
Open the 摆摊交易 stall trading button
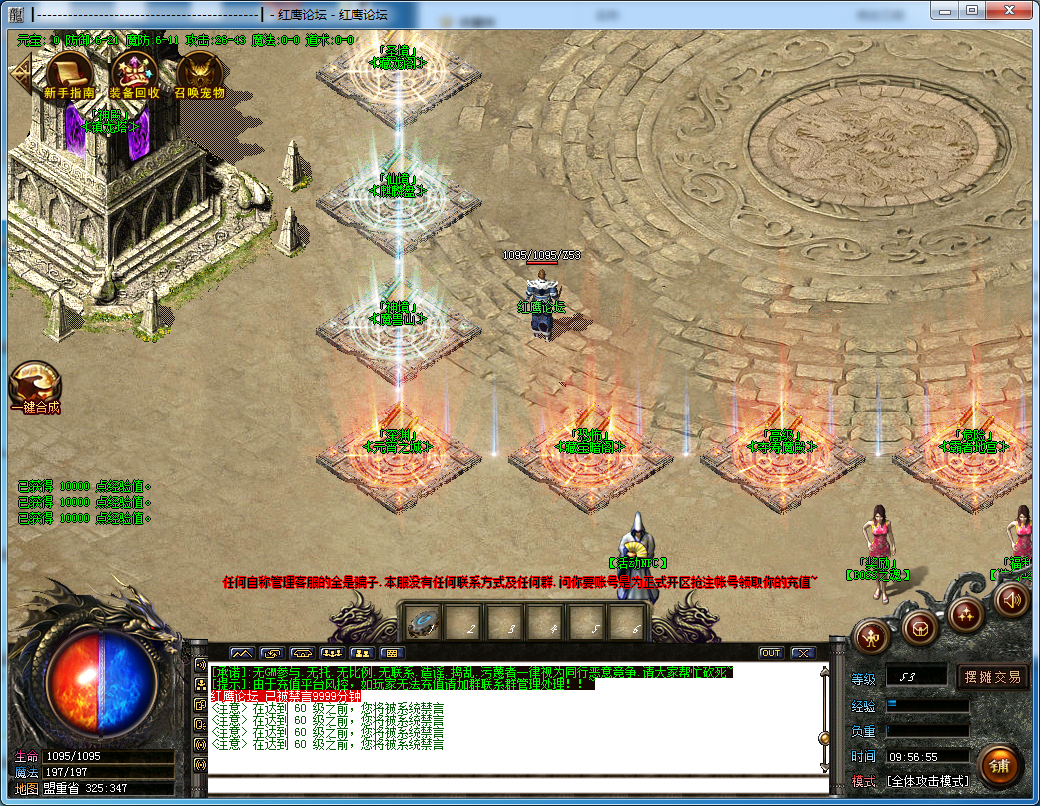click(992, 677)
